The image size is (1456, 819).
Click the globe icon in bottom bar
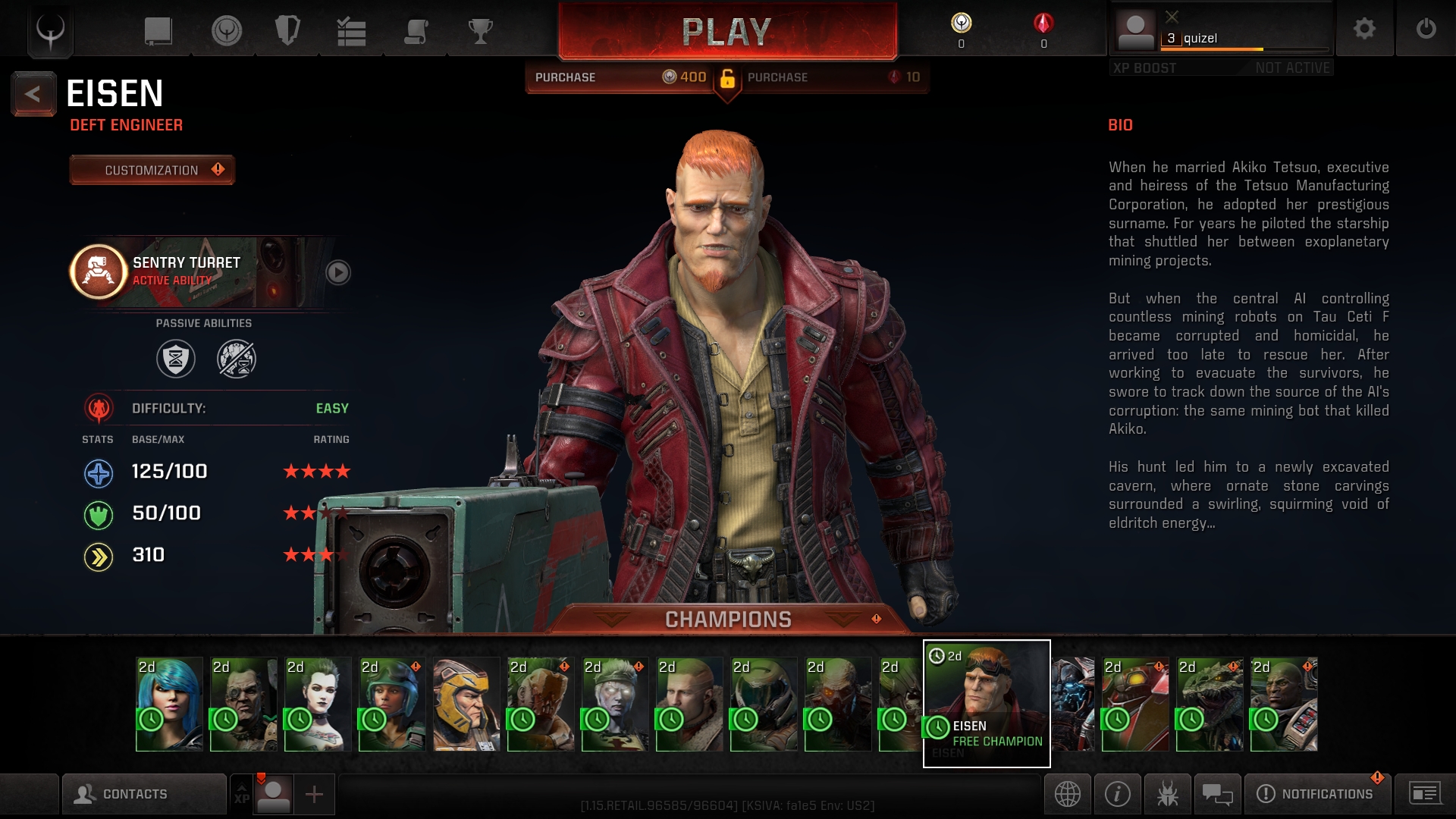[x=1067, y=794]
